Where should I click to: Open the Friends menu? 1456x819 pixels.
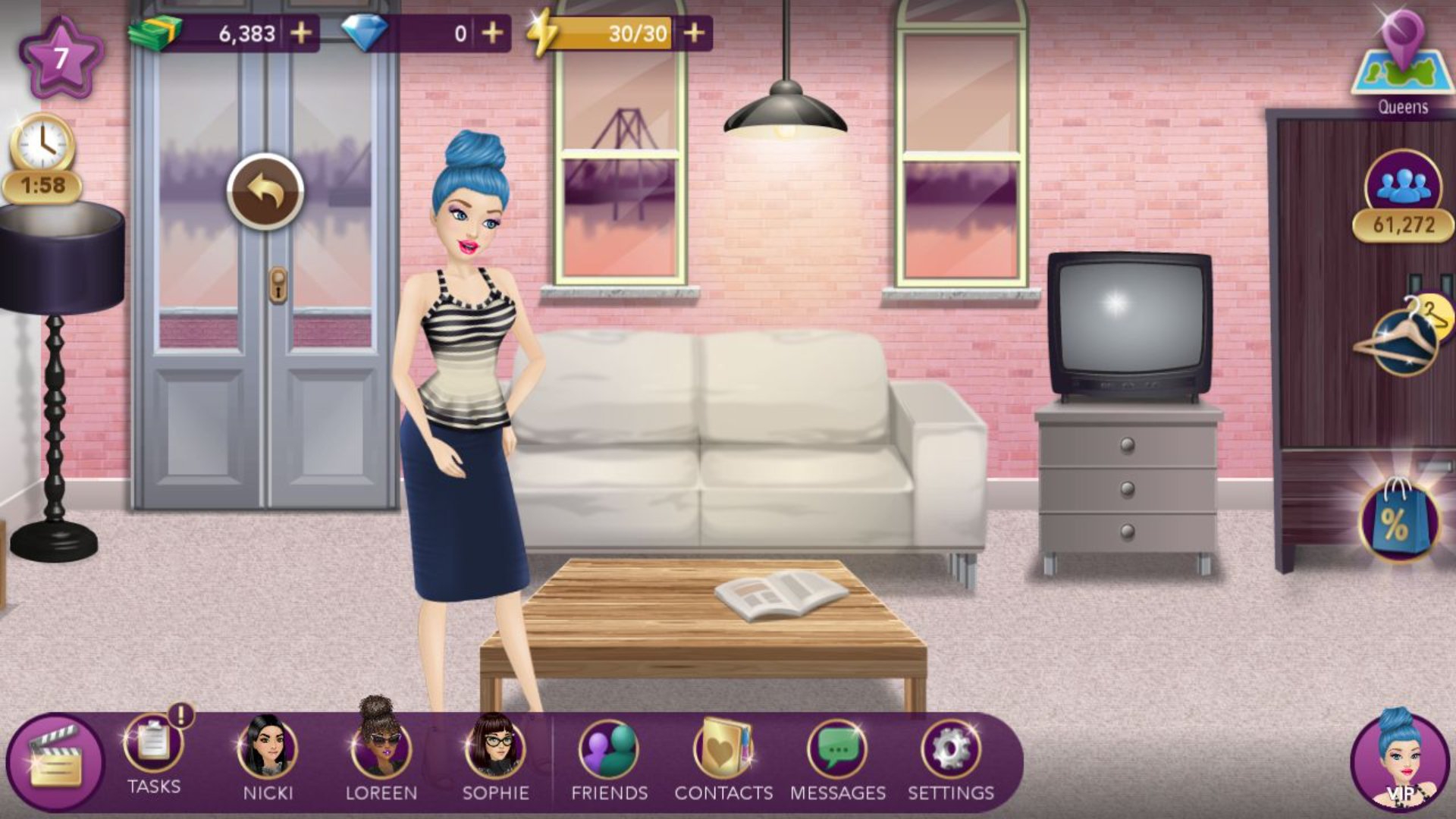tap(609, 749)
